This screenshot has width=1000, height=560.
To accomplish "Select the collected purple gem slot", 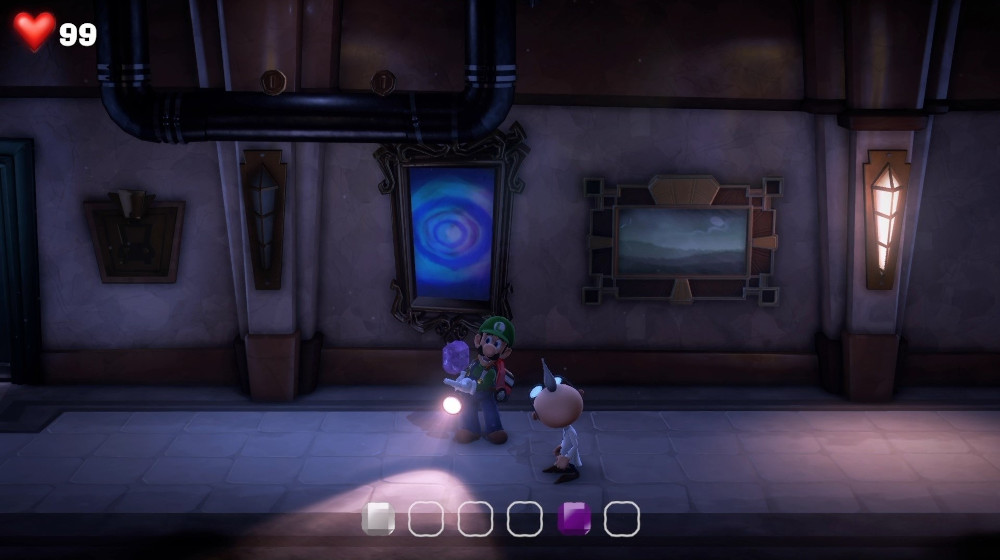I will tap(574, 518).
